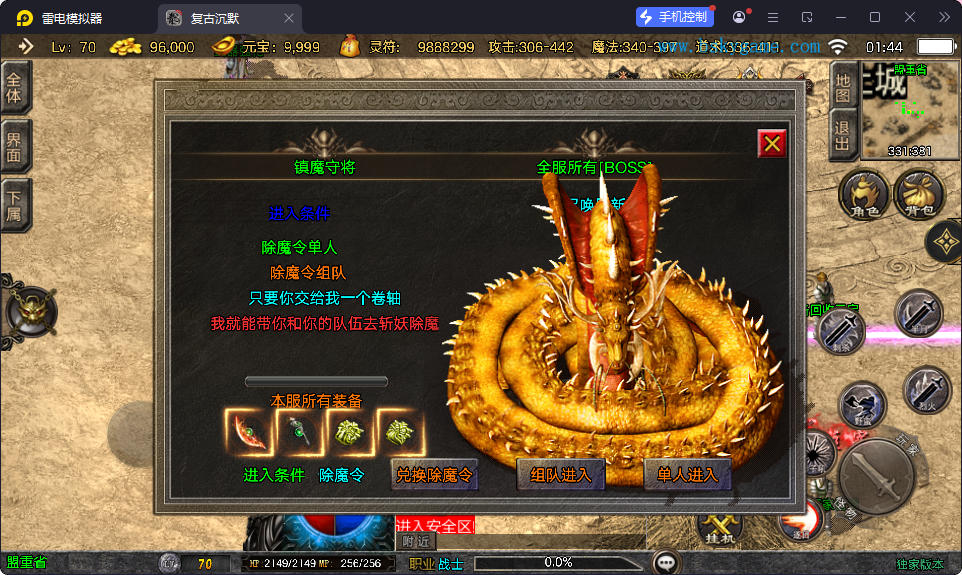Screen dimensions: 962x575
Task: Open the 角色 character sheet
Action: click(x=864, y=195)
